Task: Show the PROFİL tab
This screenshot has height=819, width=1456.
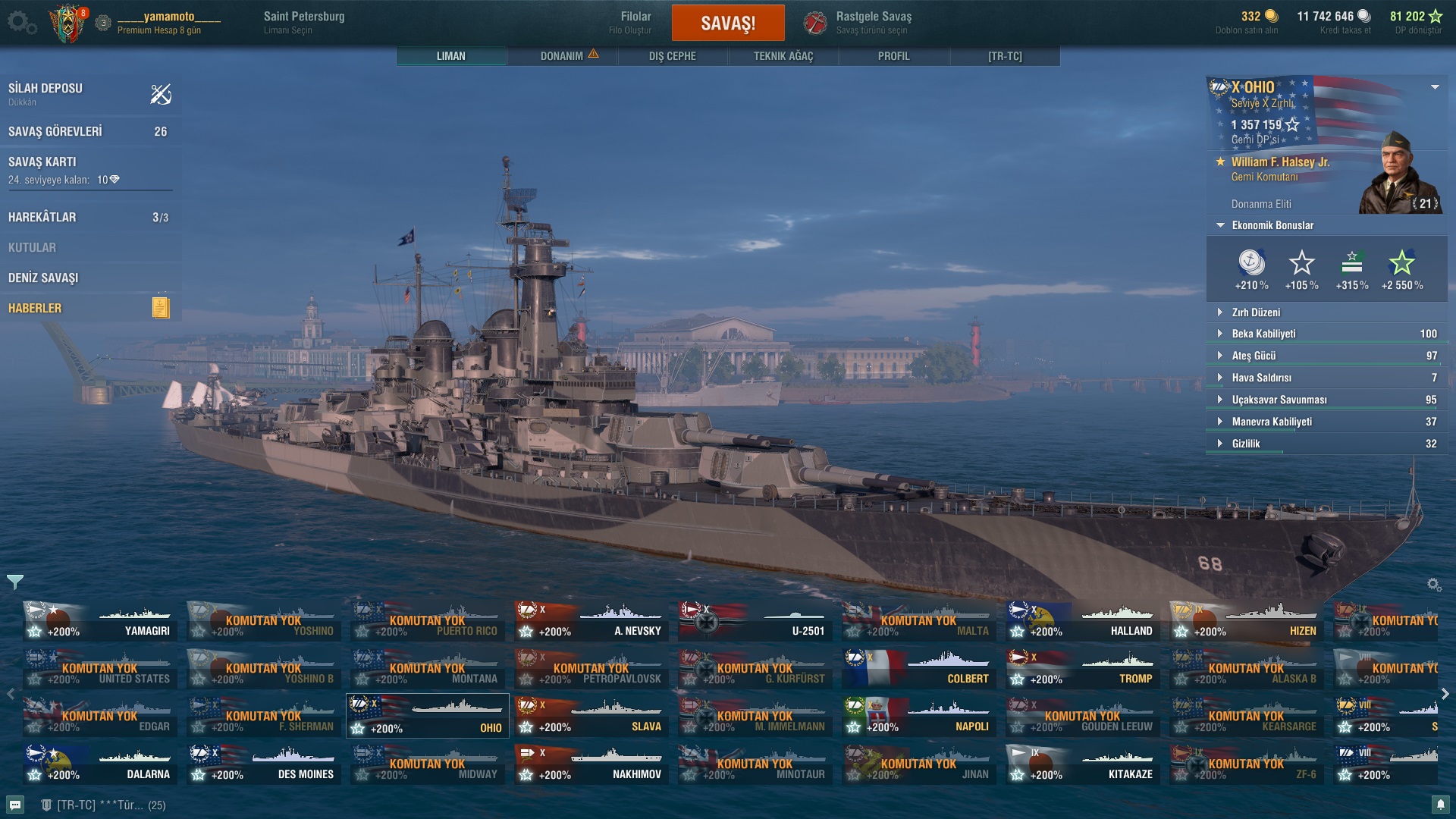Action: (x=893, y=56)
